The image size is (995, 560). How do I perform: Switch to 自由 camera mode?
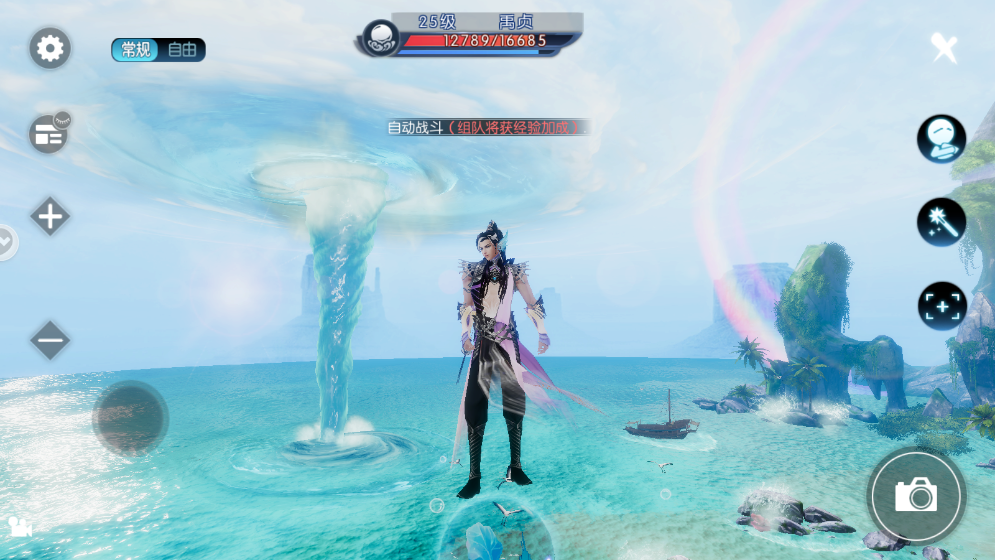tap(182, 50)
